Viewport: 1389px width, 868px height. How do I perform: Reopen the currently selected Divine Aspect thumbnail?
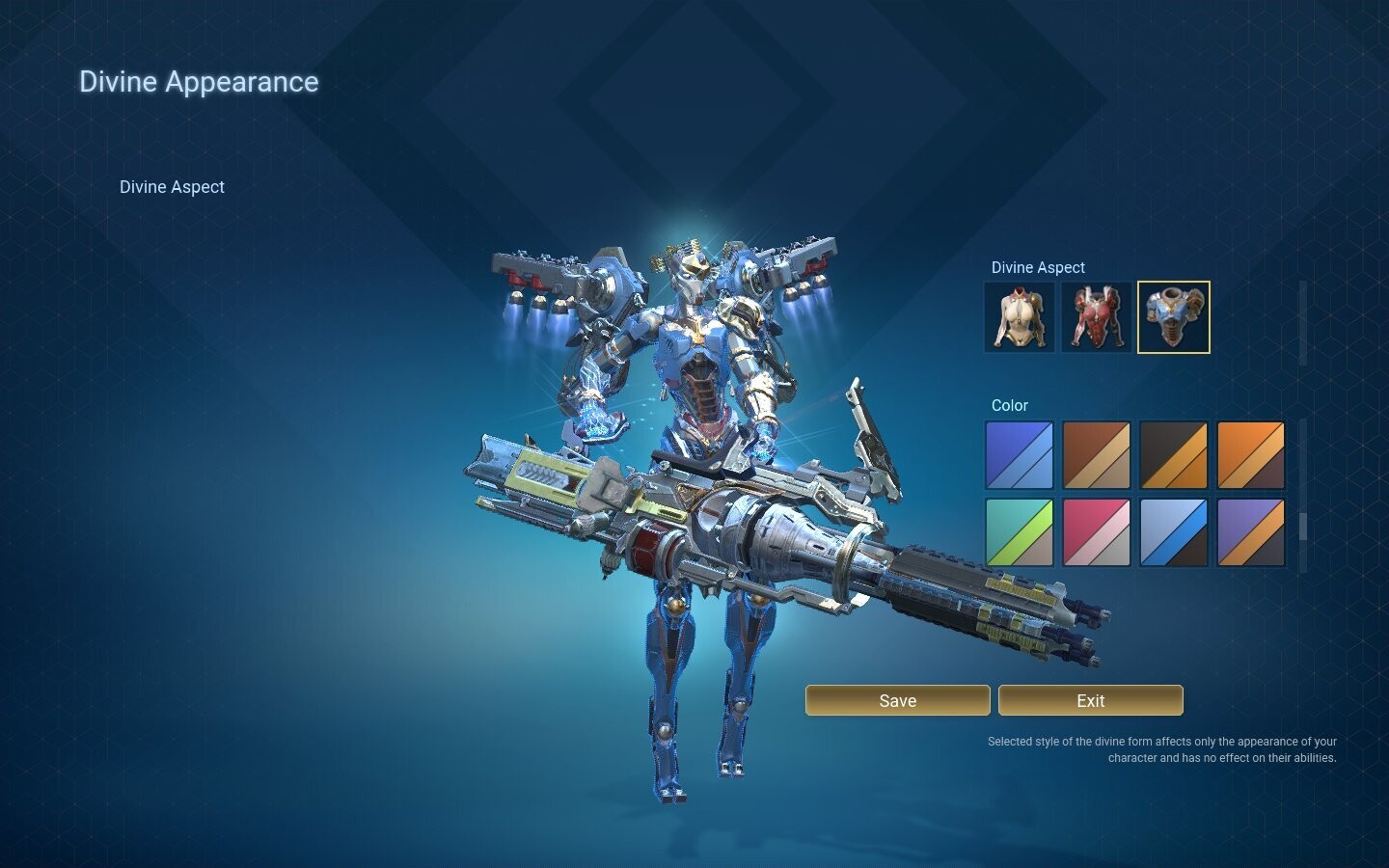point(1174,316)
